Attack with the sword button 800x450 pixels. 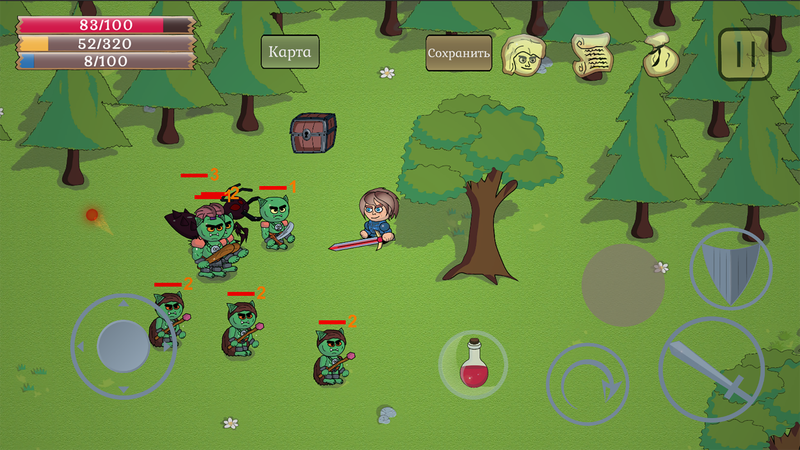tap(711, 370)
